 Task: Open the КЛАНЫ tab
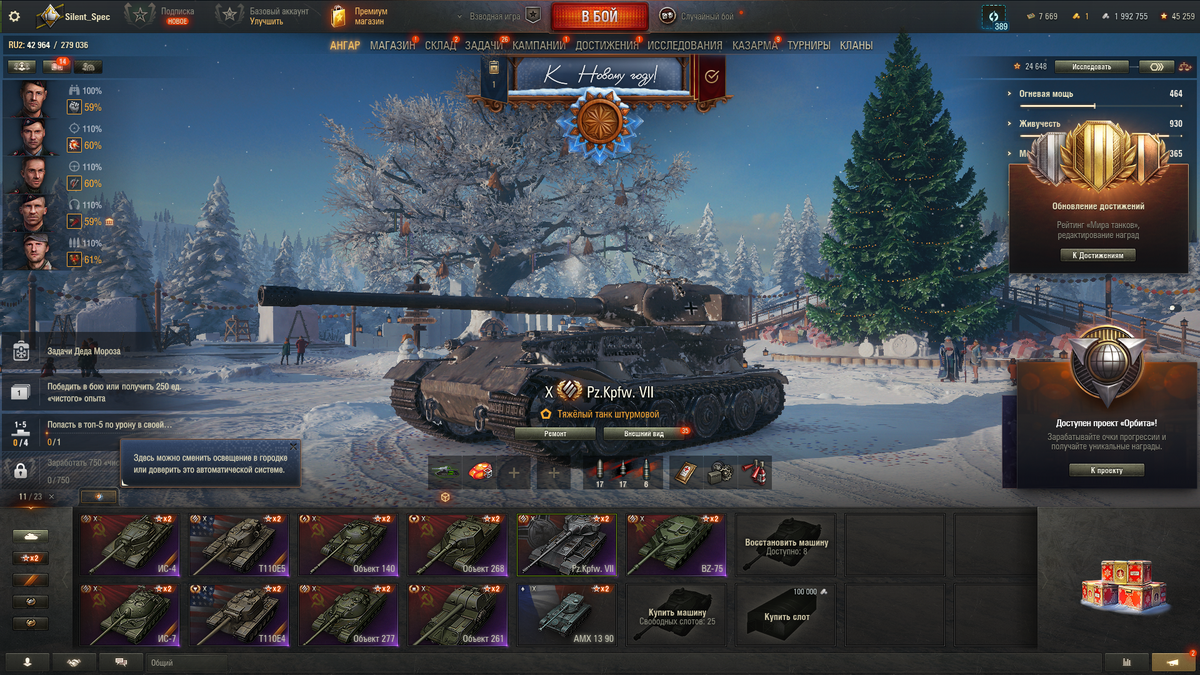(x=856, y=45)
